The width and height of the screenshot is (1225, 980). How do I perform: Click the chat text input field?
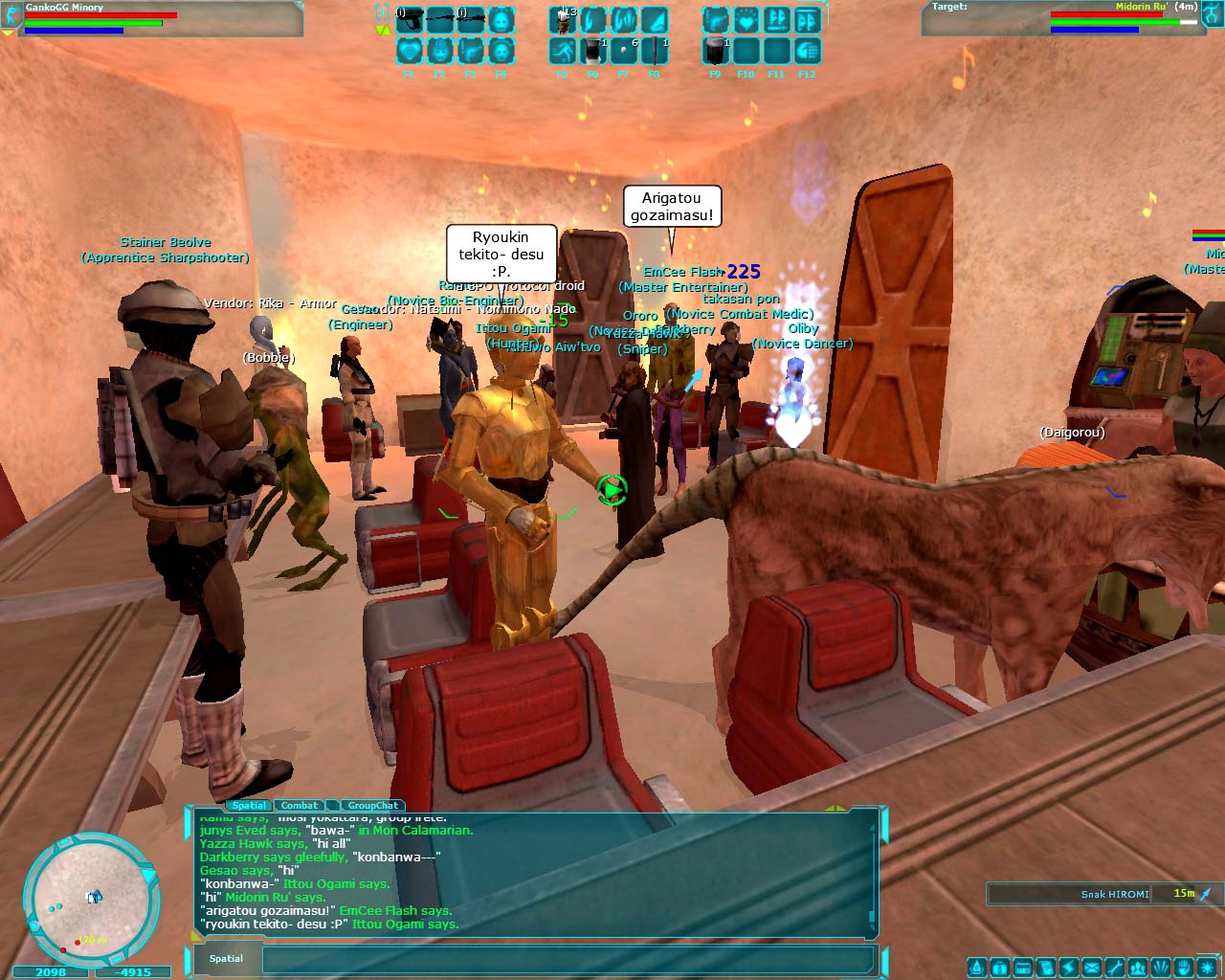pos(567,959)
